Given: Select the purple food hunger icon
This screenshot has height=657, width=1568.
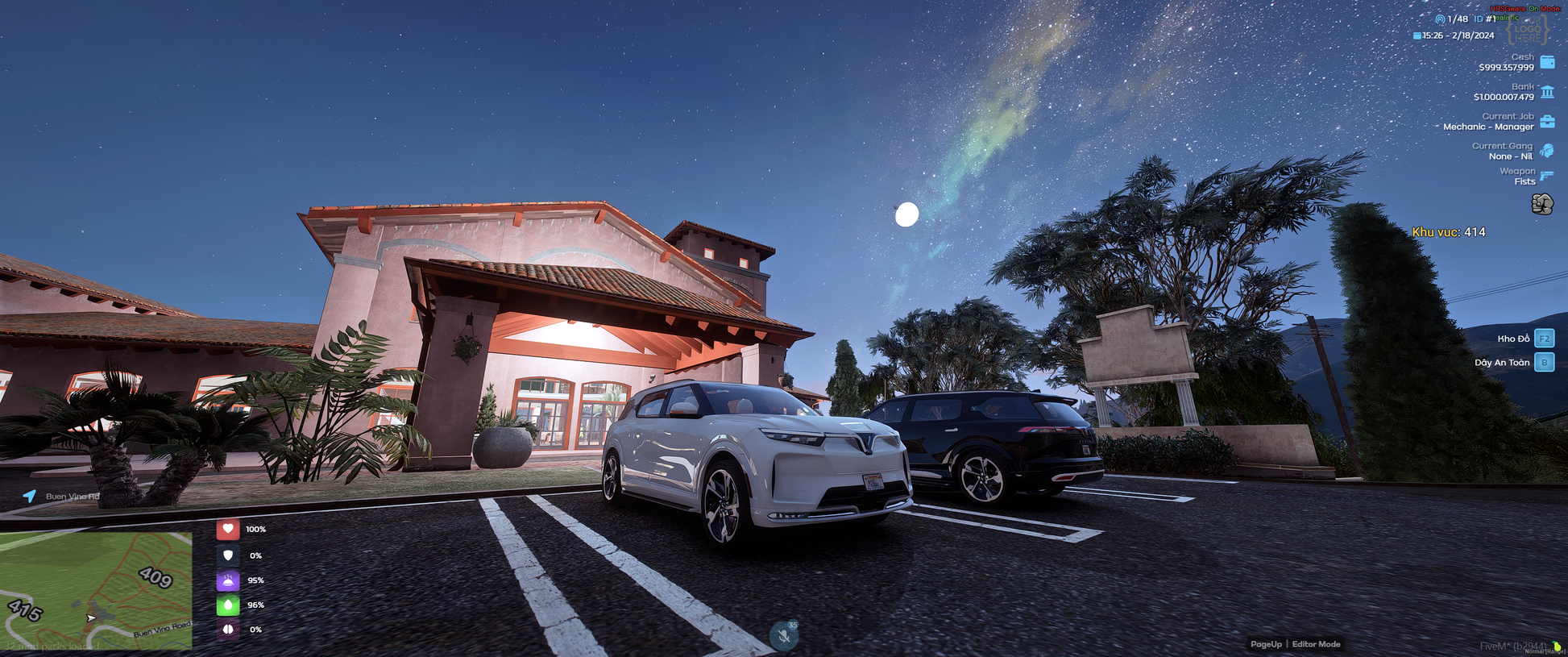Looking at the screenshot, I should click(x=228, y=580).
